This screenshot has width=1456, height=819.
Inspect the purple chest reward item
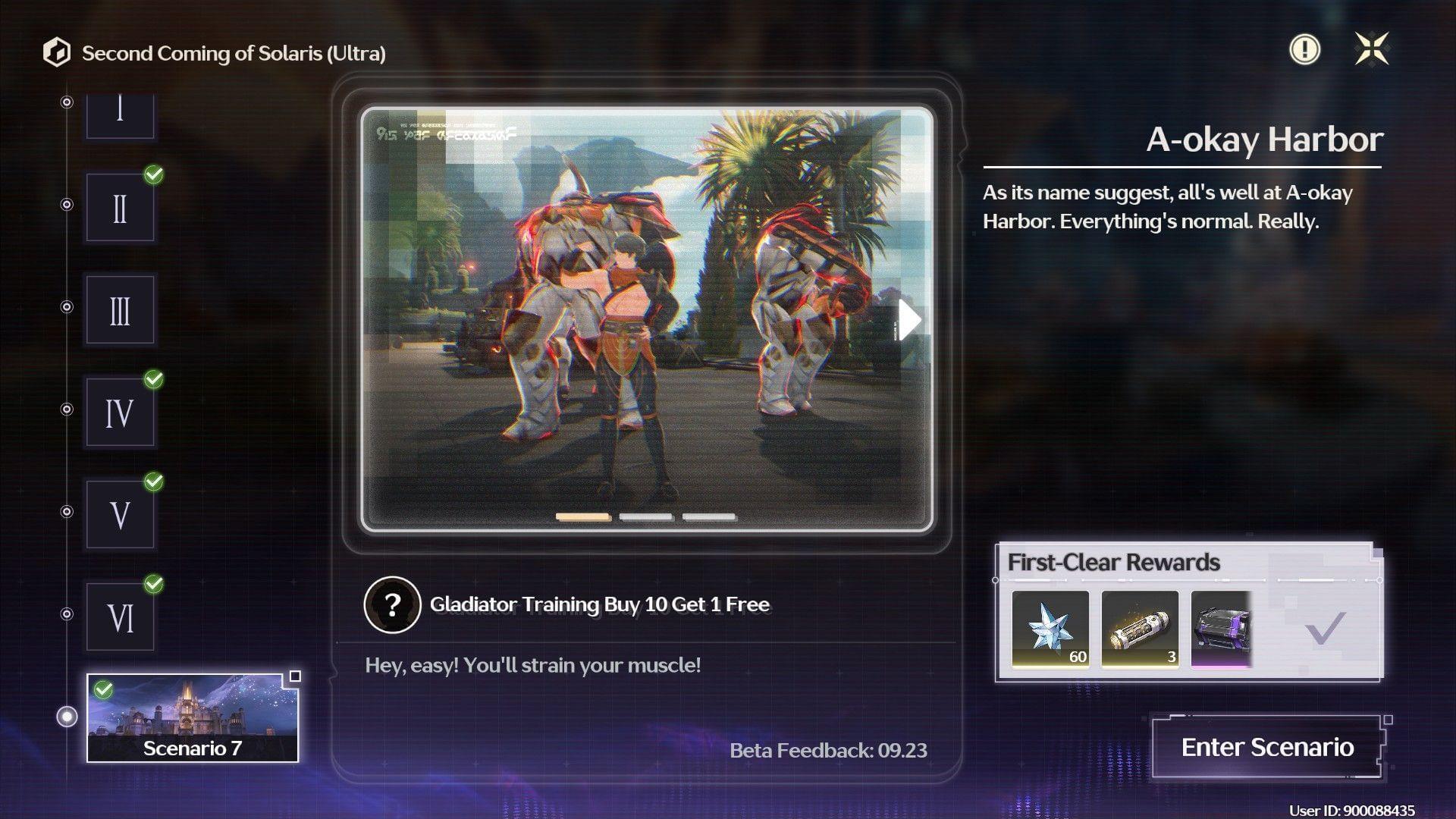click(x=1221, y=629)
